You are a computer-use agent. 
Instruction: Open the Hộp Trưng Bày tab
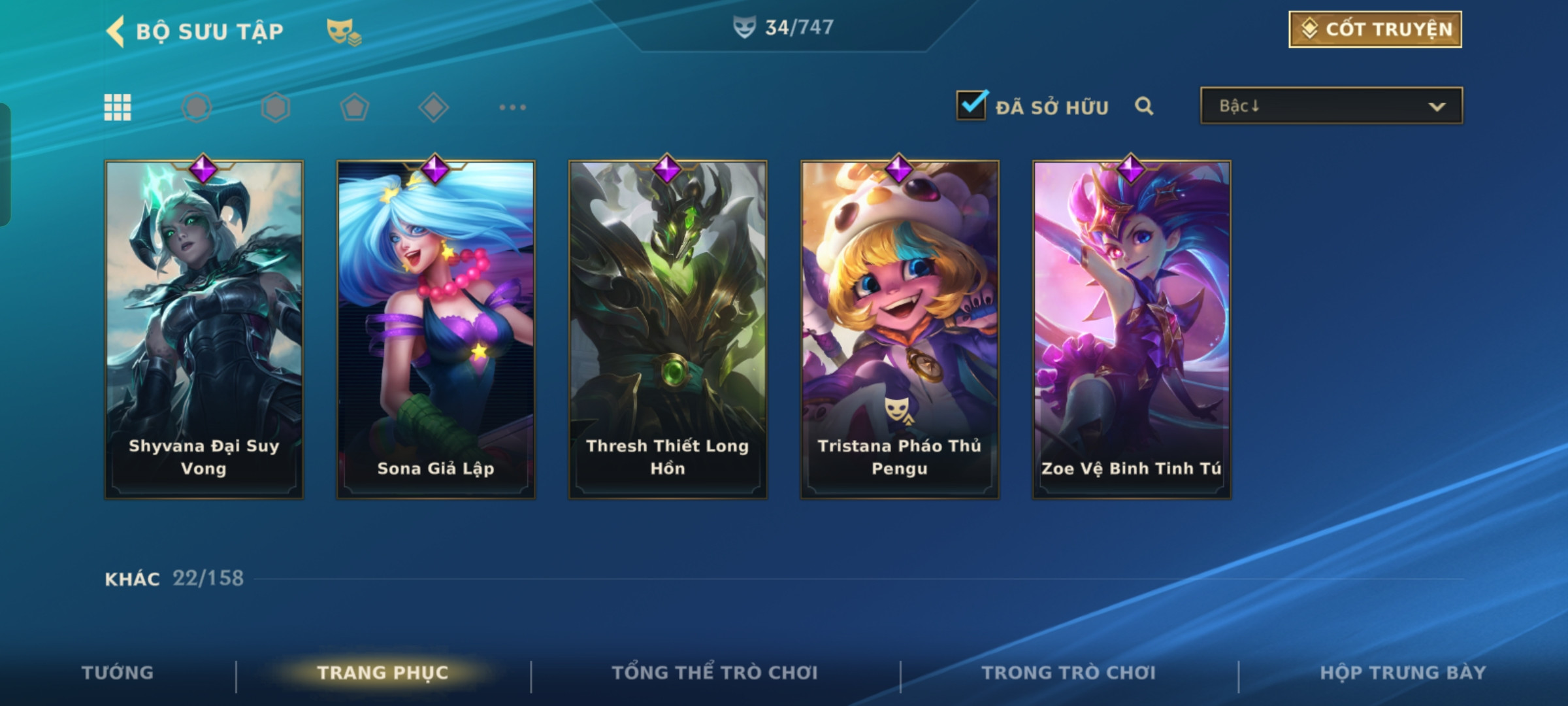pyautogui.click(x=1403, y=673)
